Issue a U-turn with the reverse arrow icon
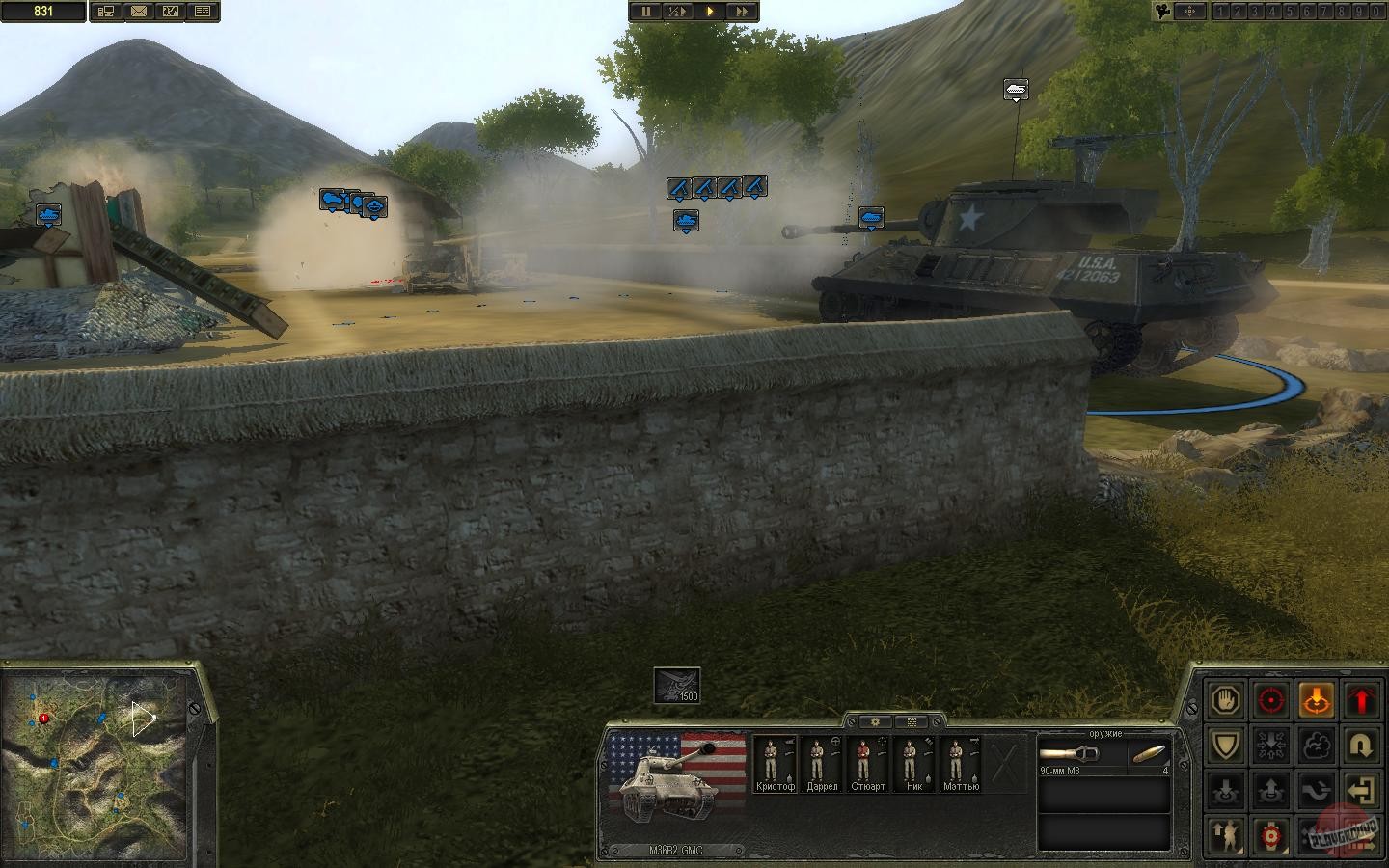This screenshot has height=868, width=1389. click(1361, 745)
